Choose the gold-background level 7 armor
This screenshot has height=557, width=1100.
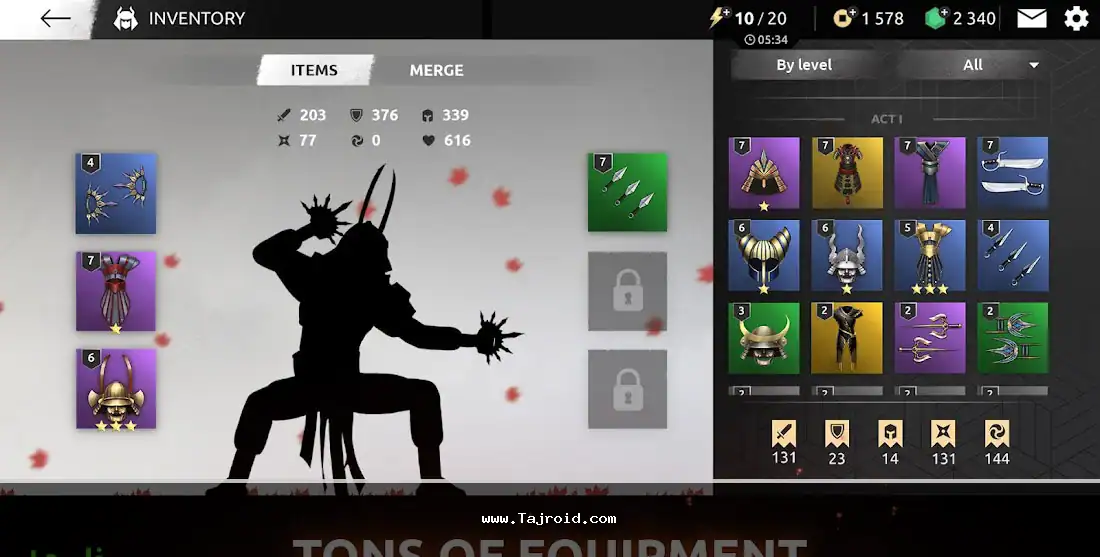click(847, 172)
